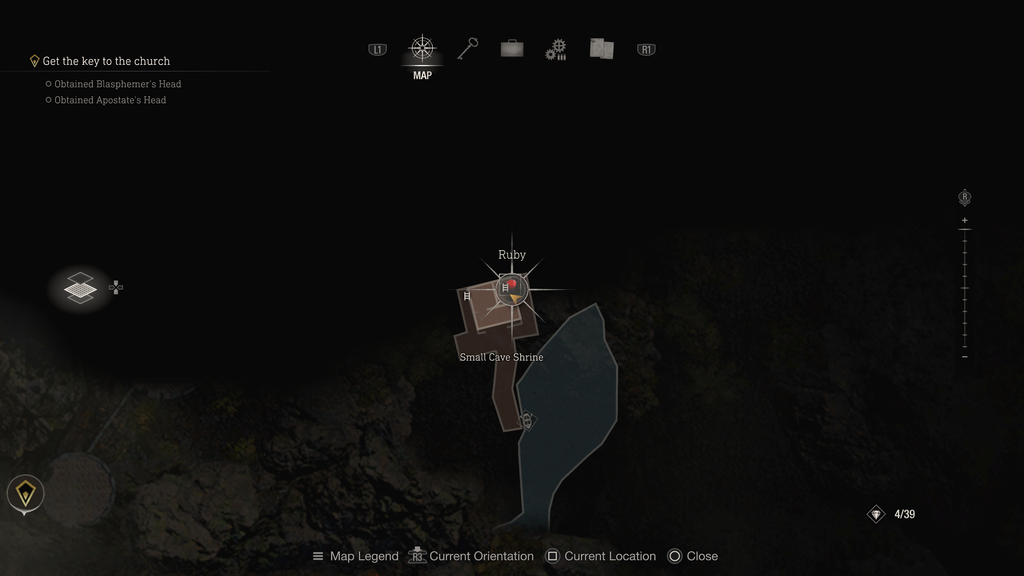Select the Map compass tab
1024x576 pixels.
[422, 49]
